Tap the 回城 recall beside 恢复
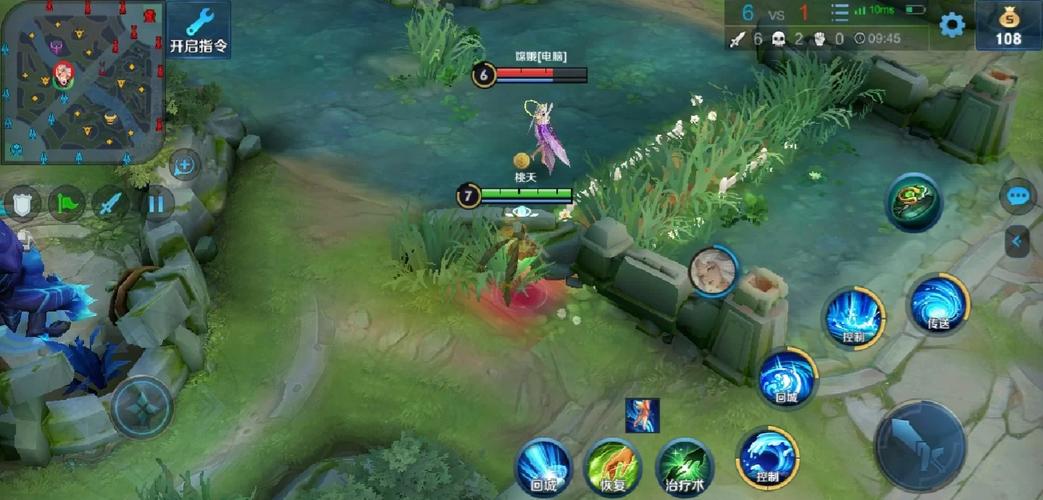 pyautogui.click(x=543, y=467)
